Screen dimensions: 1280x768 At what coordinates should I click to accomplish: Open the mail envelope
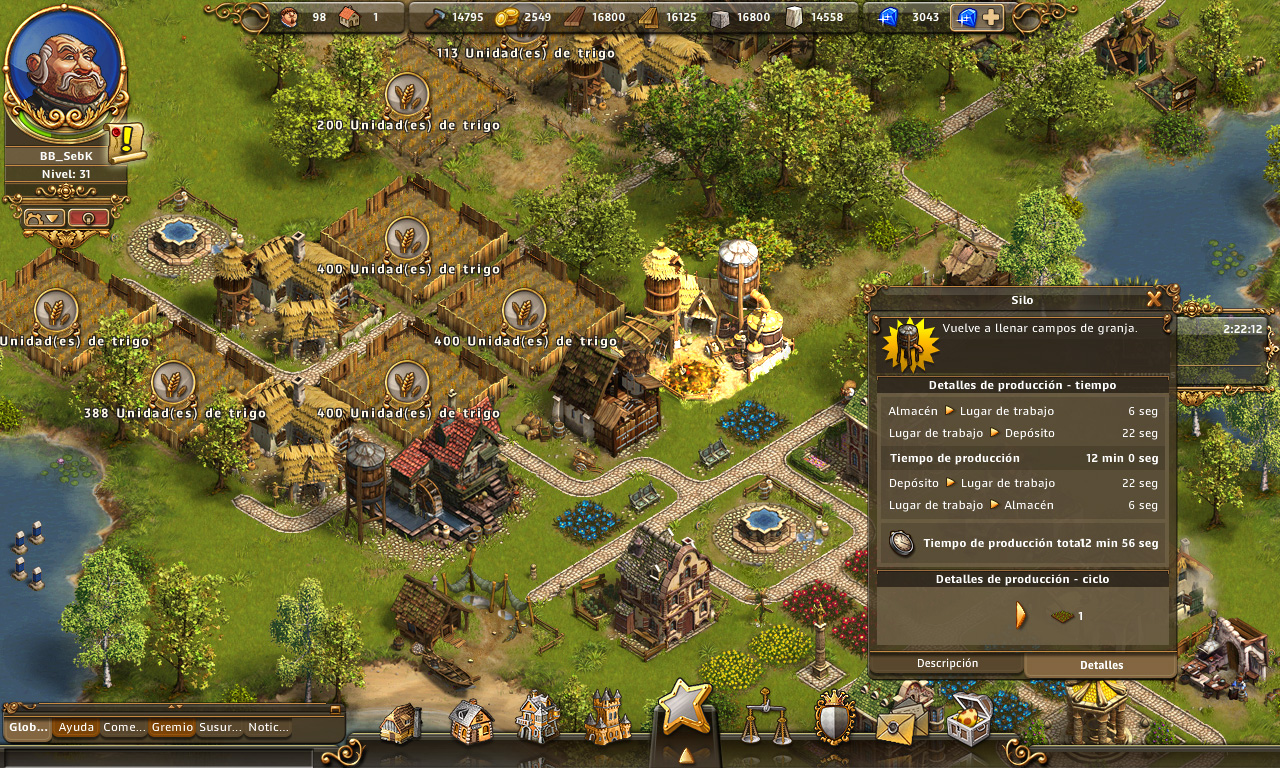tap(901, 722)
